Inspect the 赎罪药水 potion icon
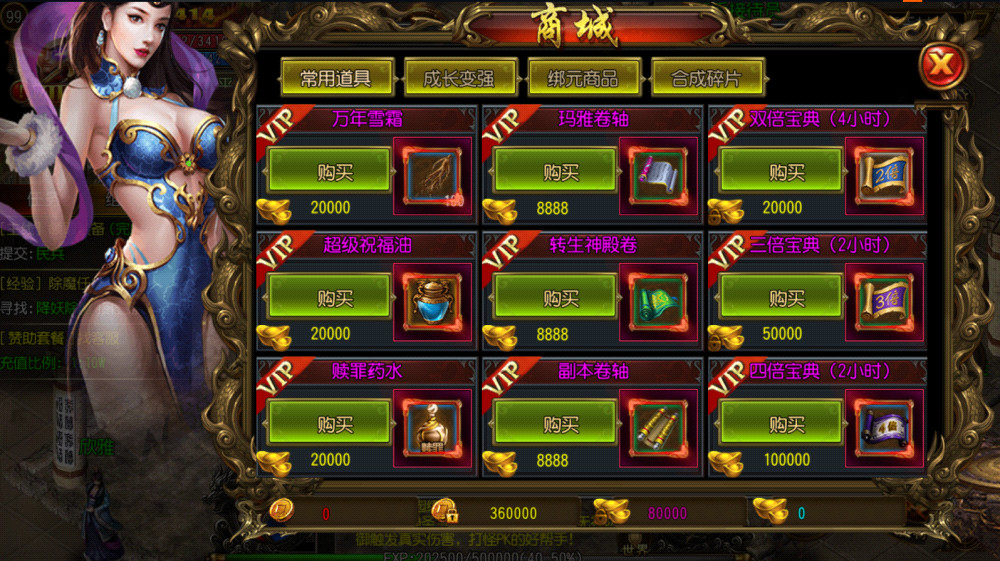 pyautogui.click(x=432, y=428)
